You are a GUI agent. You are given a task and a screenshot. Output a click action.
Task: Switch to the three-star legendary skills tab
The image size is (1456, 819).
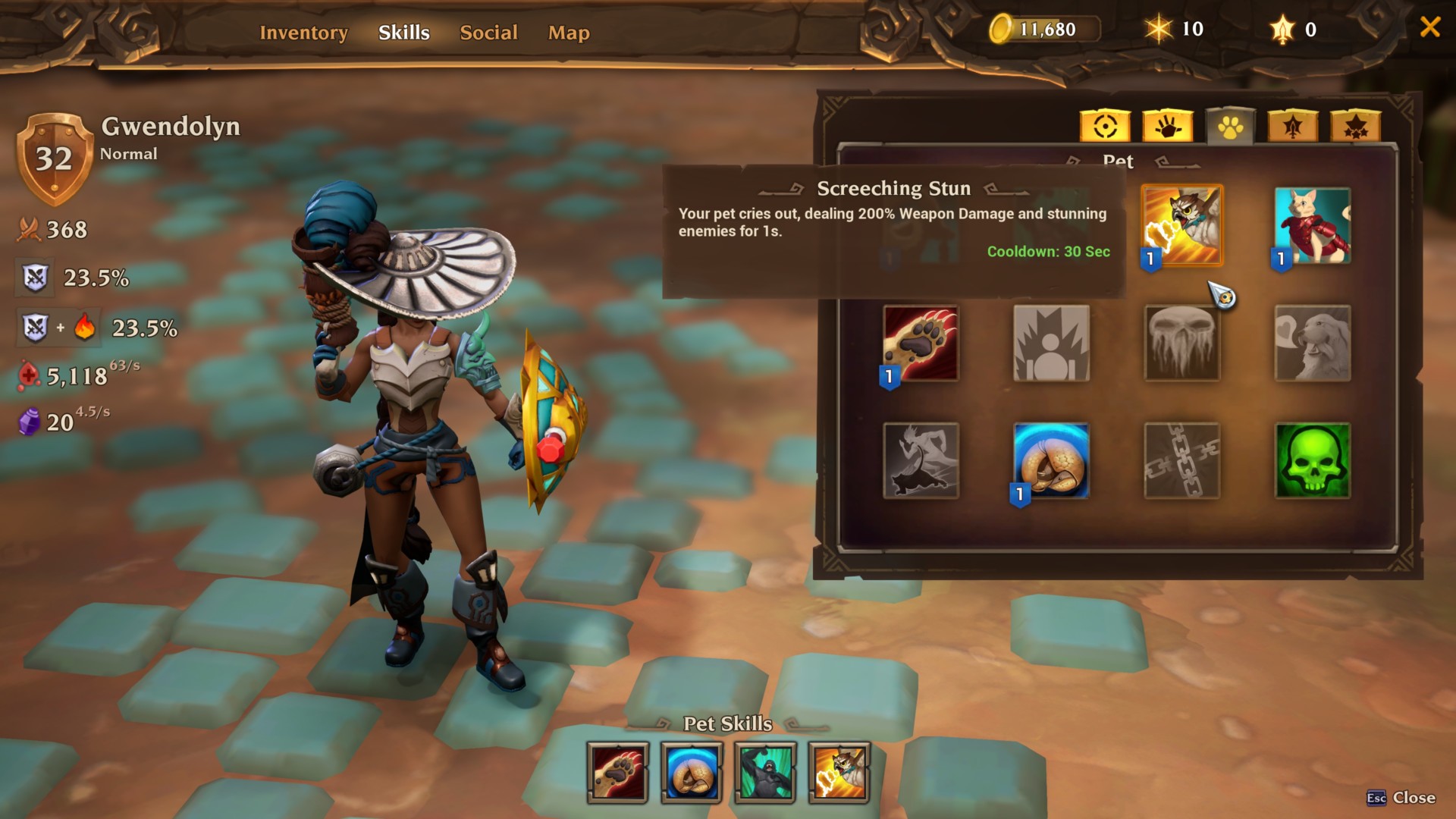point(1354,127)
